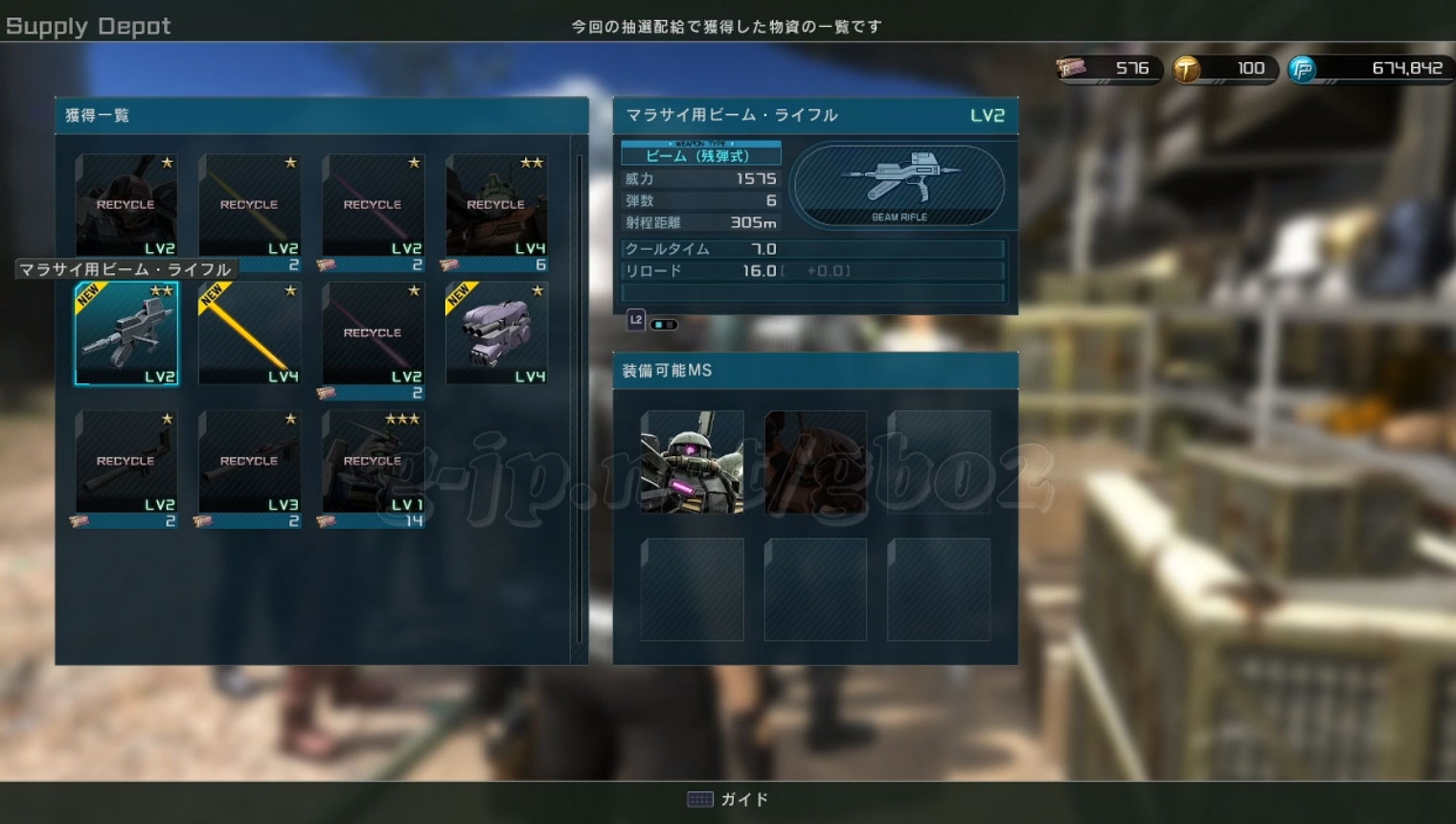This screenshot has height=824, width=1456.
Task: Pick the two-star recycled LV4 green mobile suit
Action: [496, 205]
